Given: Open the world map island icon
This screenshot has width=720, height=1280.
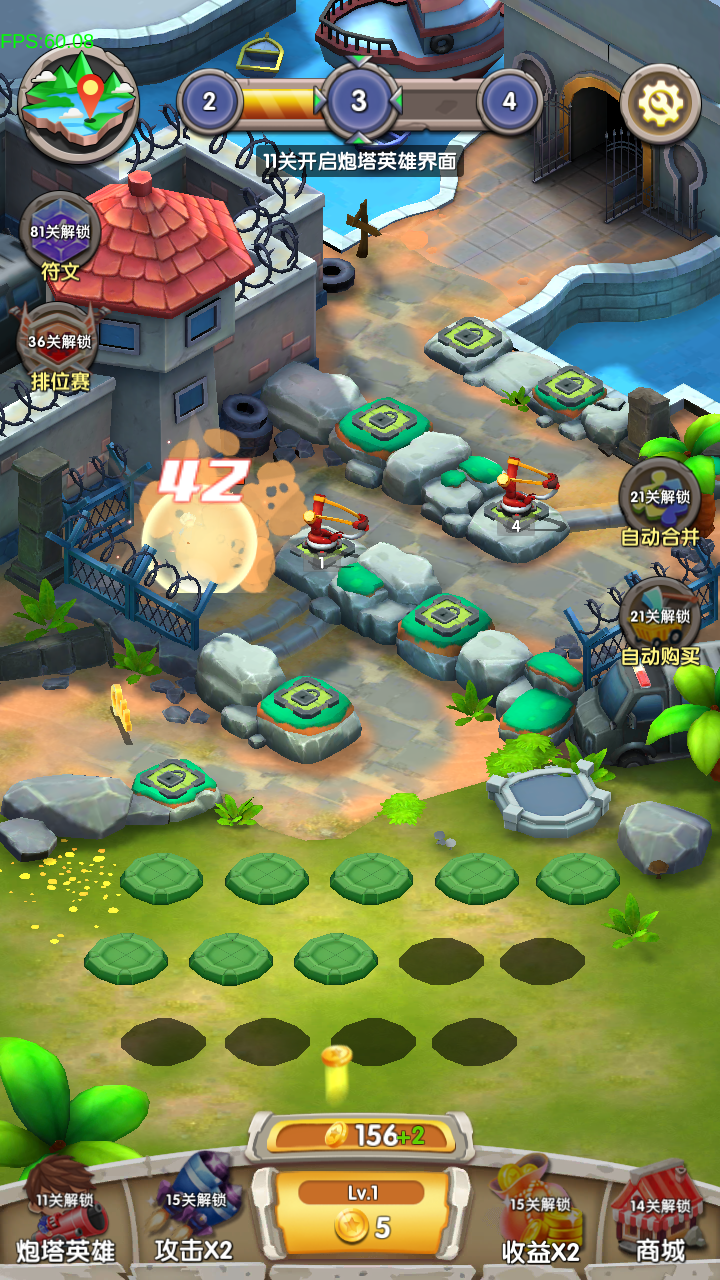Looking at the screenshot, I should [x=79, y=101].
